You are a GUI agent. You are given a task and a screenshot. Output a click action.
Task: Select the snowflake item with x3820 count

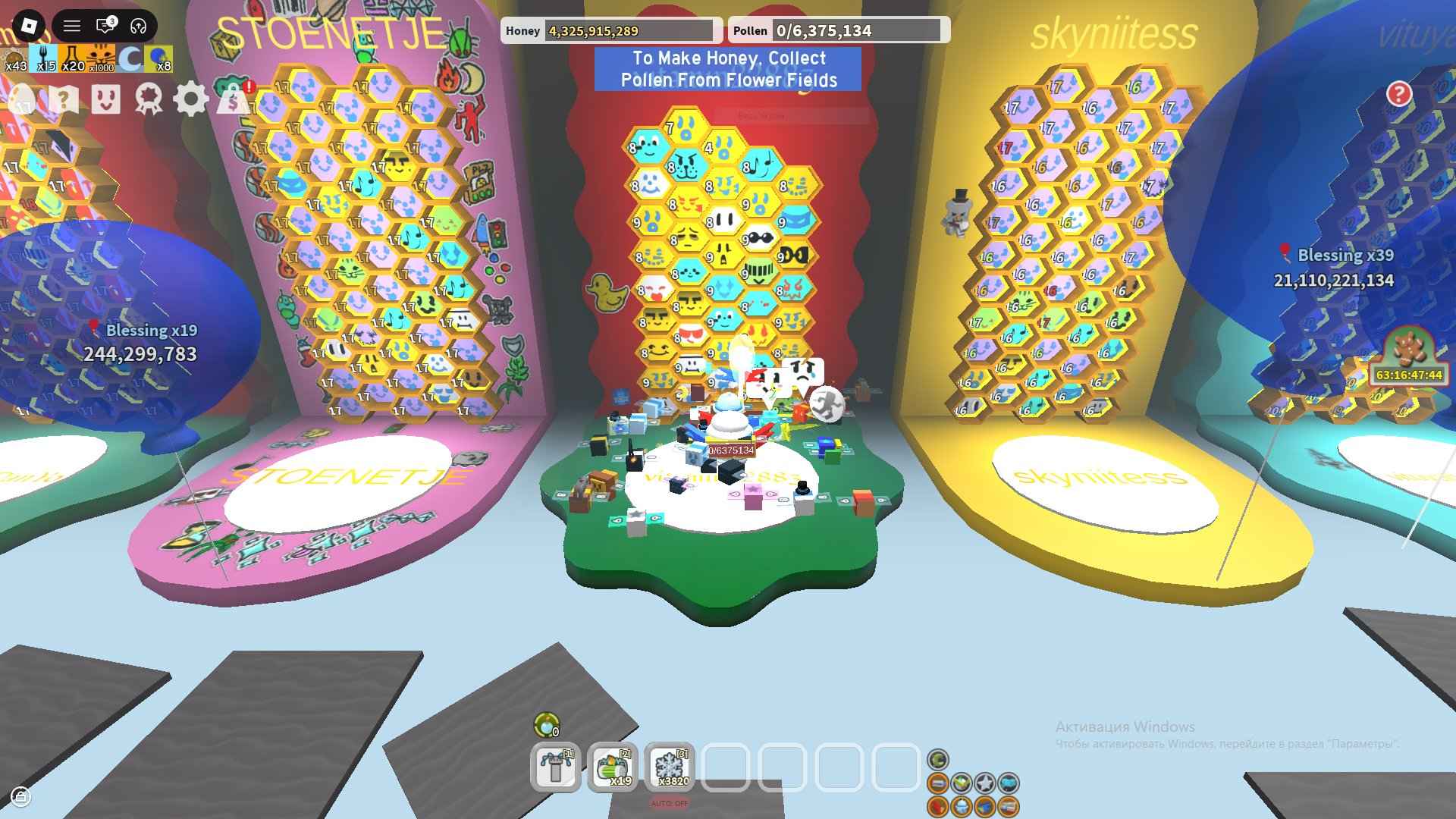671,768
